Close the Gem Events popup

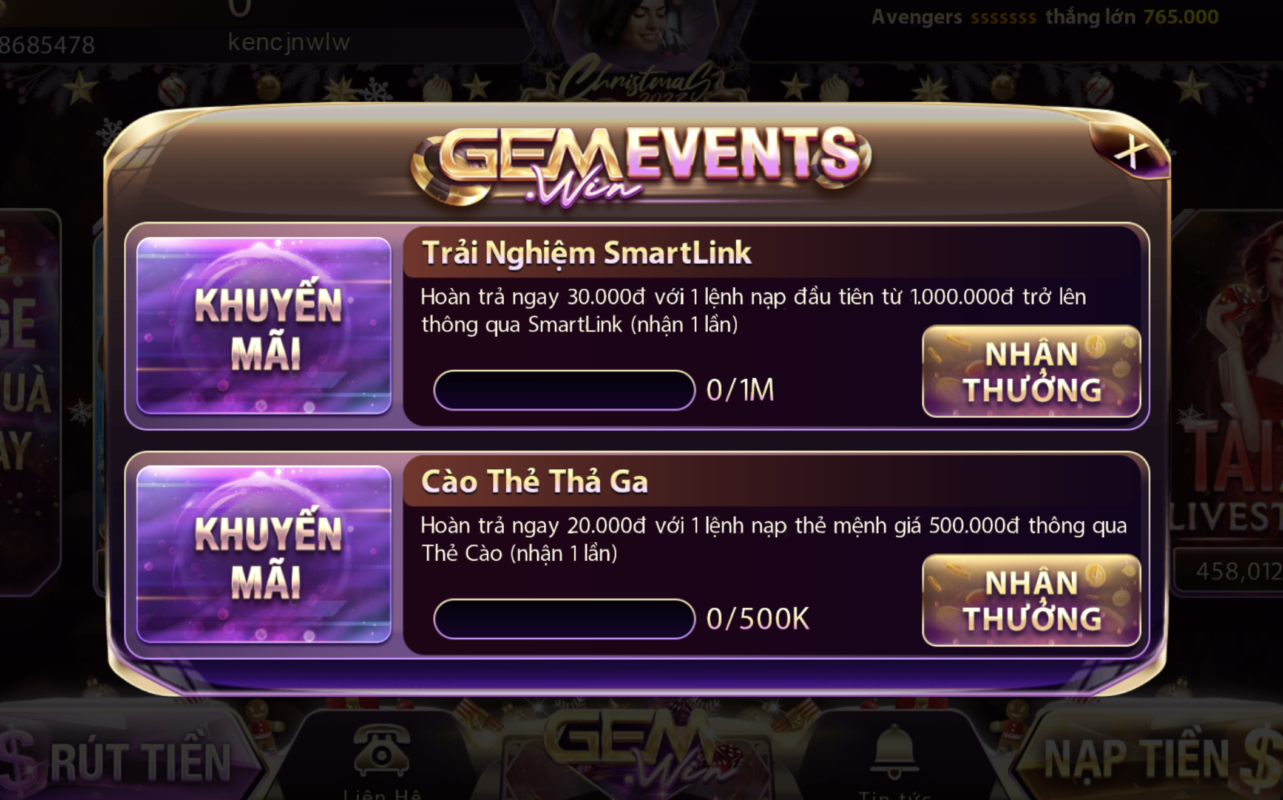coord(1131,152)
